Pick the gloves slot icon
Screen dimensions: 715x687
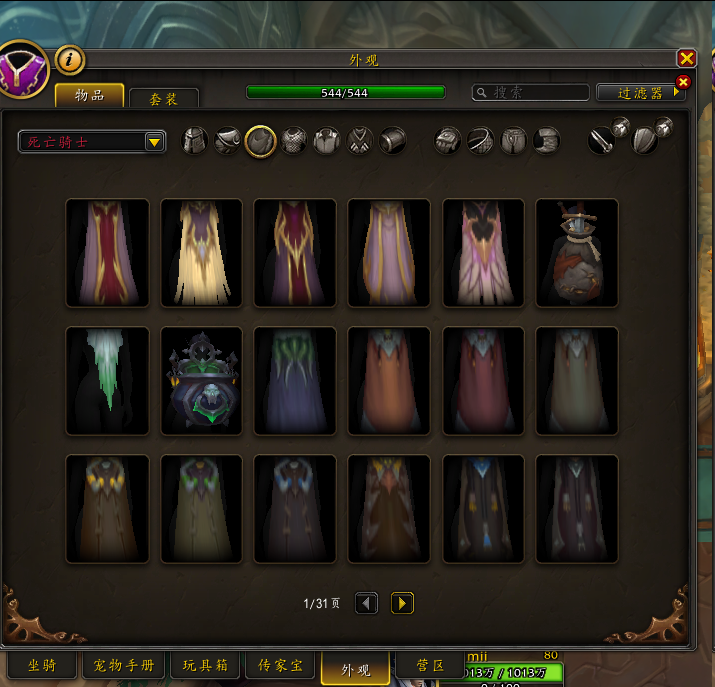tap(447, 140)
